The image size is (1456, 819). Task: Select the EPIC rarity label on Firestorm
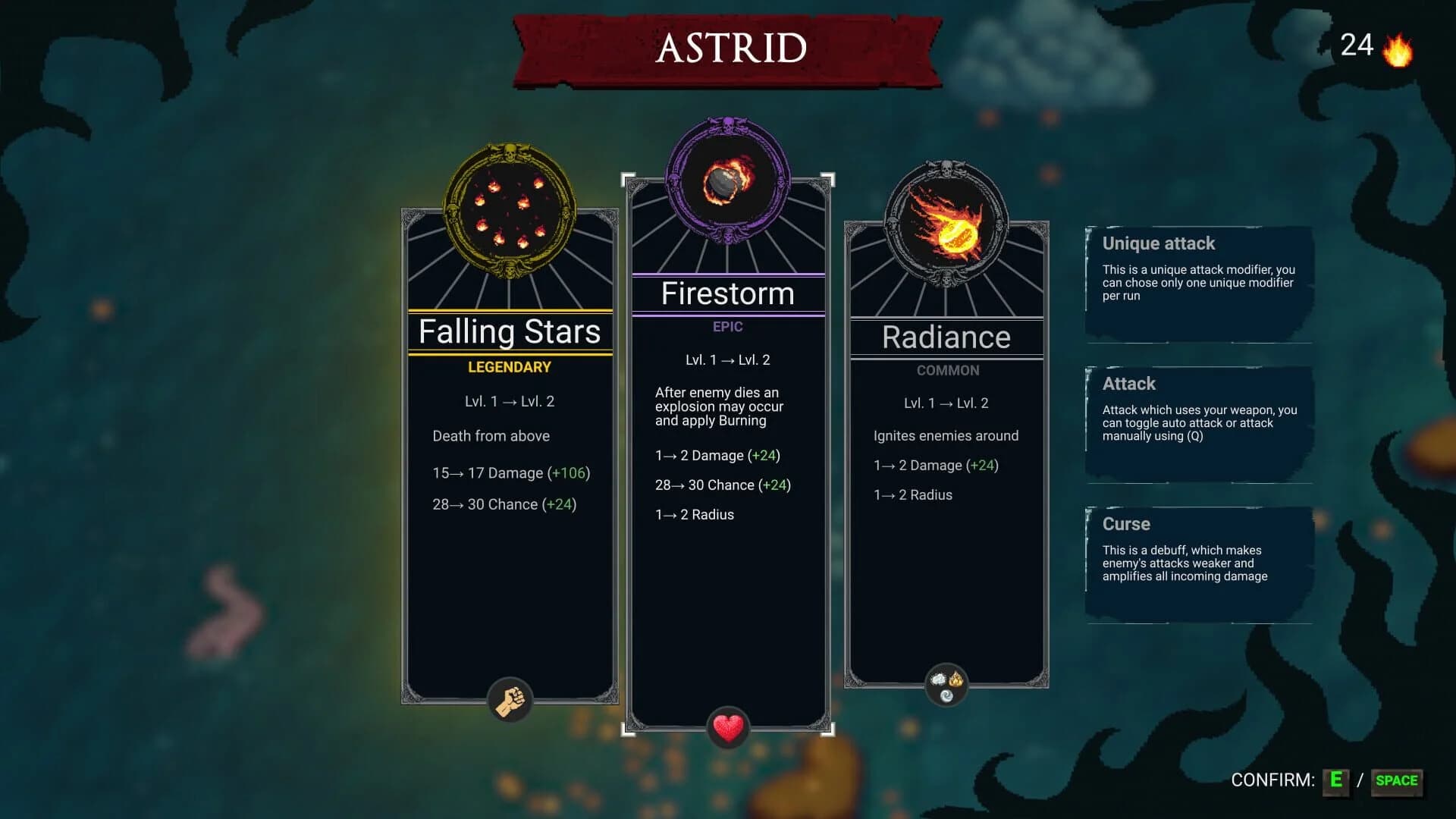click(726, 327)
